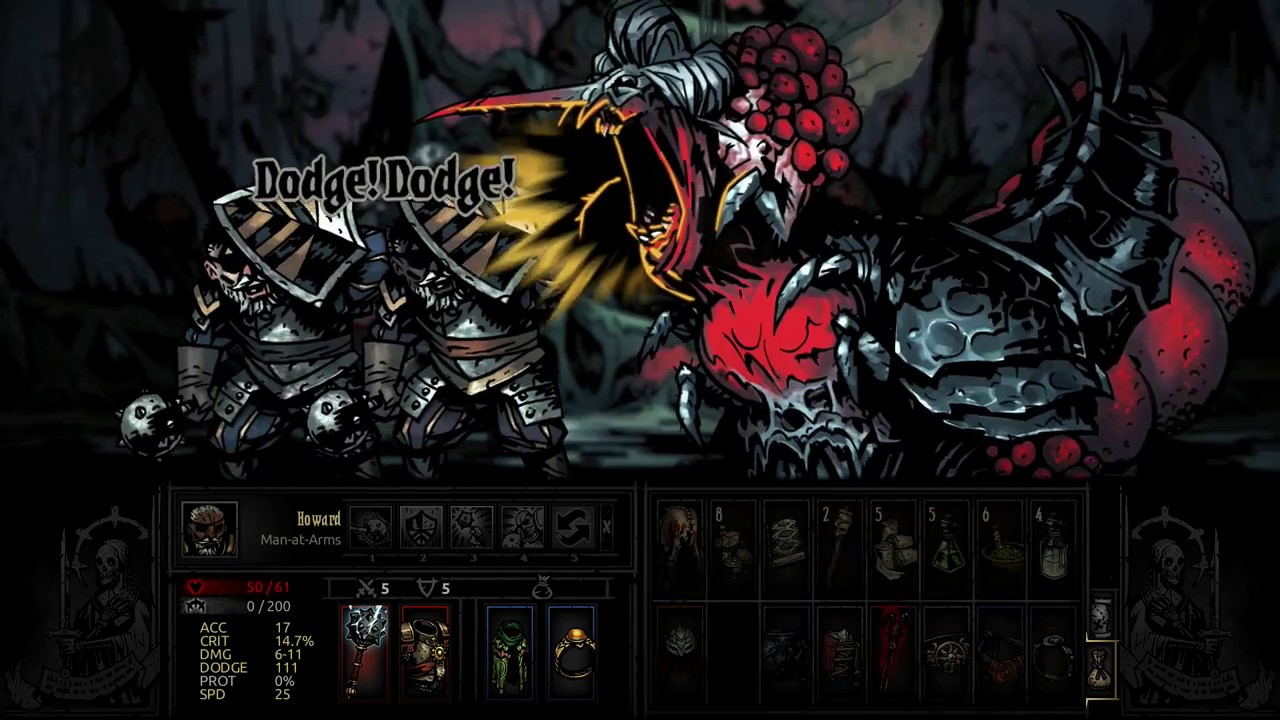Select the fourth combat skill icon

(523, 527)
